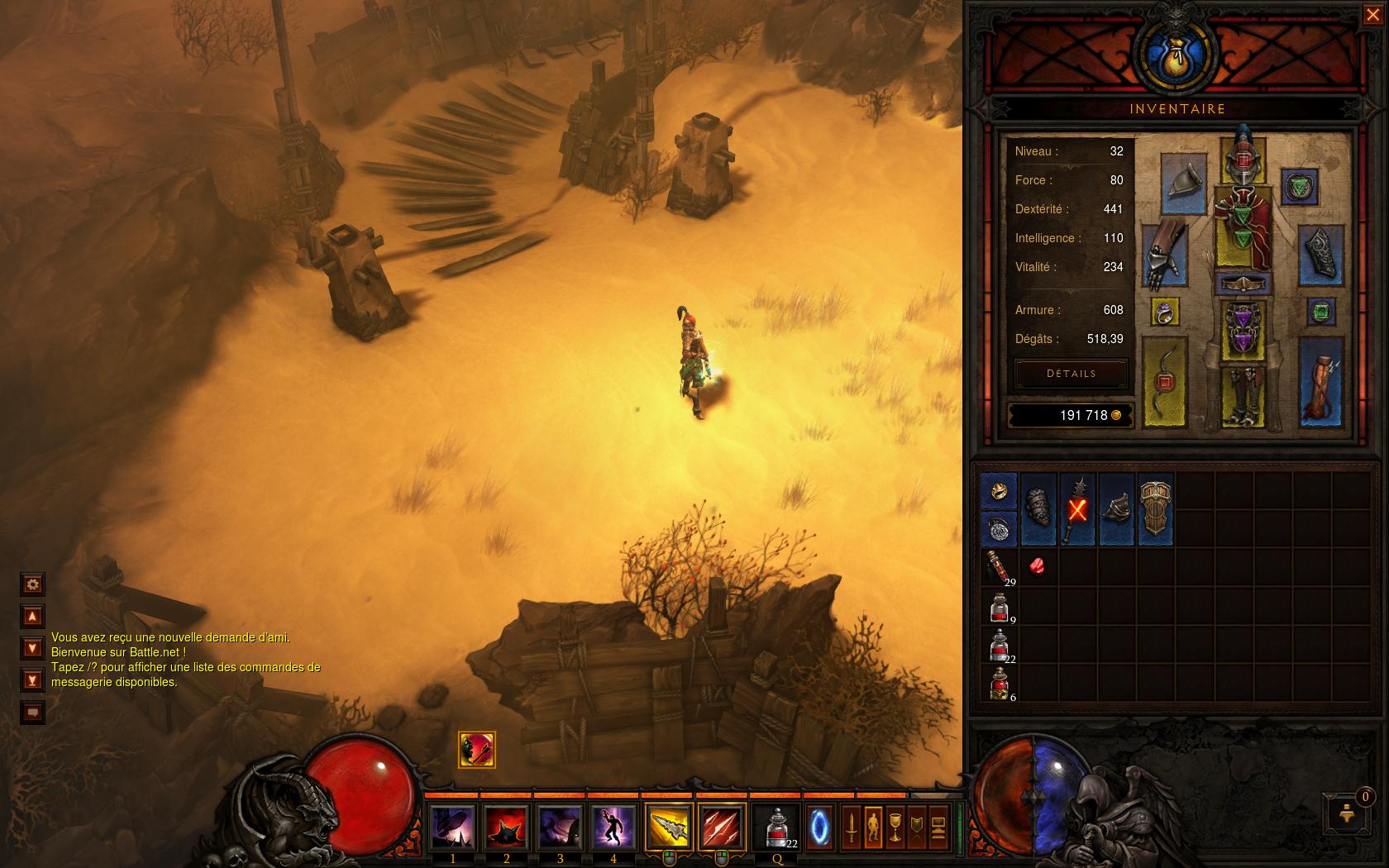Select the equipped quiver off-hand slot
The image size is (1389, 868).
[x=1320, y=382]
